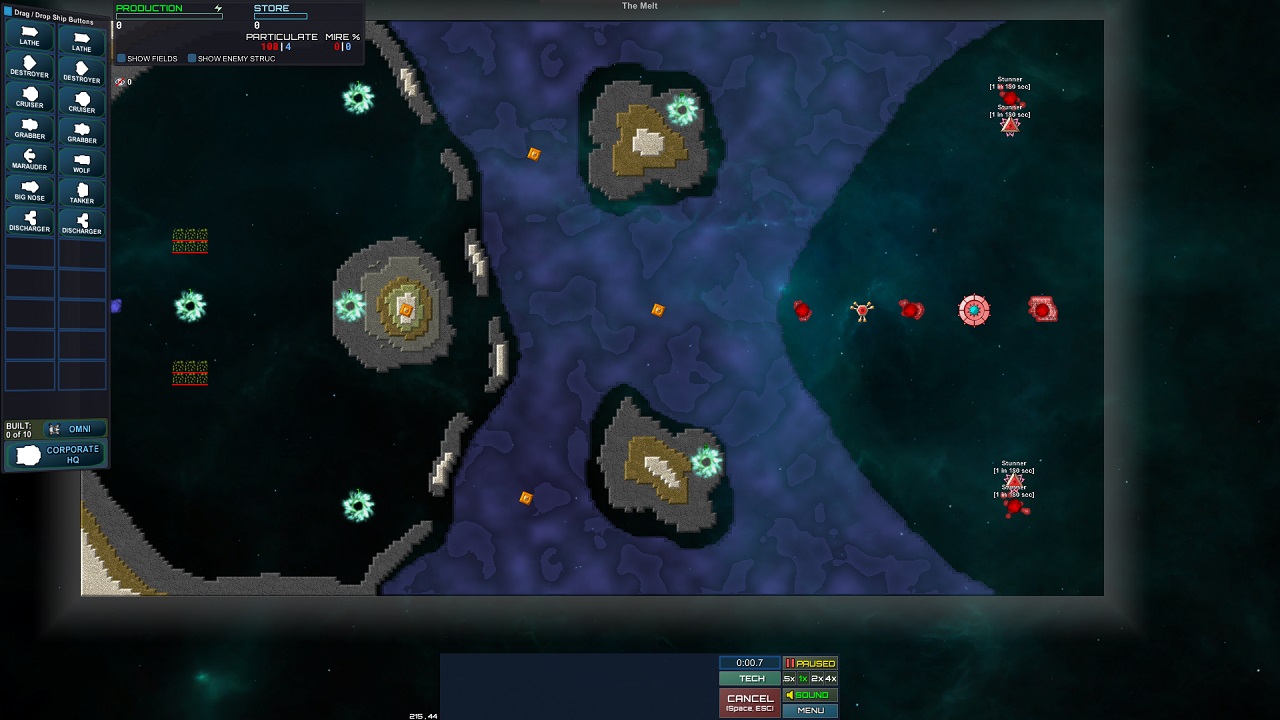Open the Tech panel
Viewport: 1280px width, 720px height.
pyautogui.click(x=750, y=679)
